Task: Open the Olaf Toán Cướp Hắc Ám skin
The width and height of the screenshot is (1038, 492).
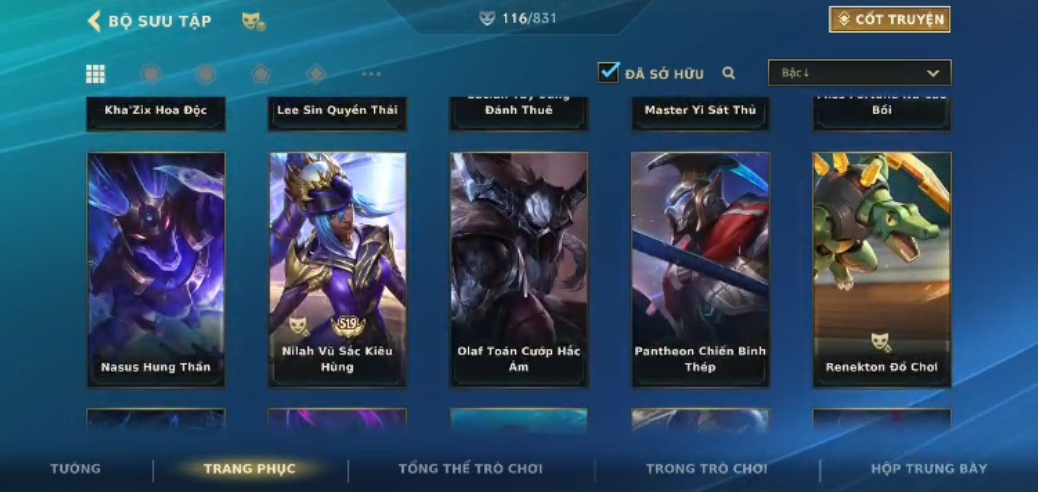Action: [519, 269]
